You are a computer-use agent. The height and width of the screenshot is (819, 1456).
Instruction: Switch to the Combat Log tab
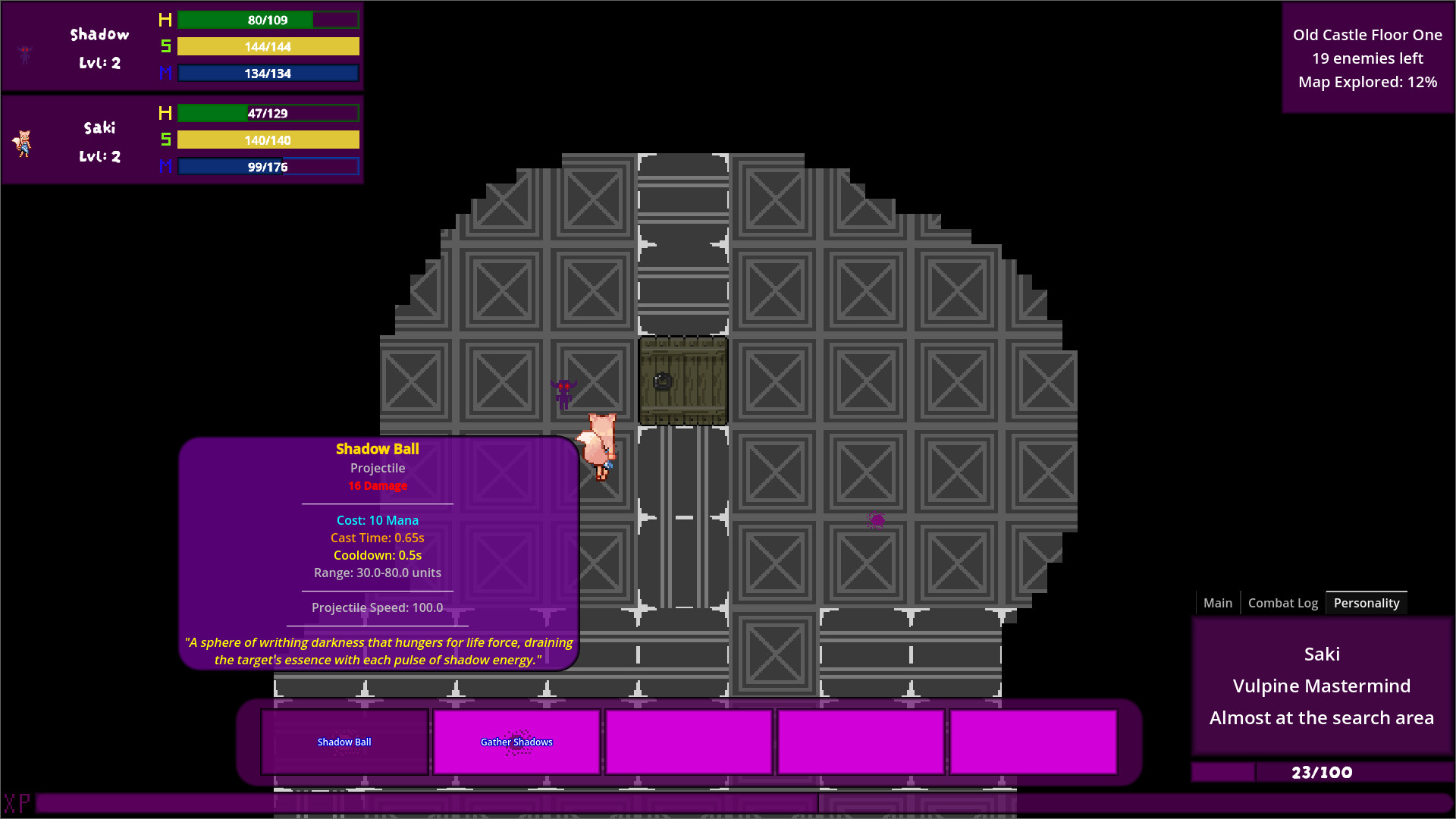(1282, 602)
